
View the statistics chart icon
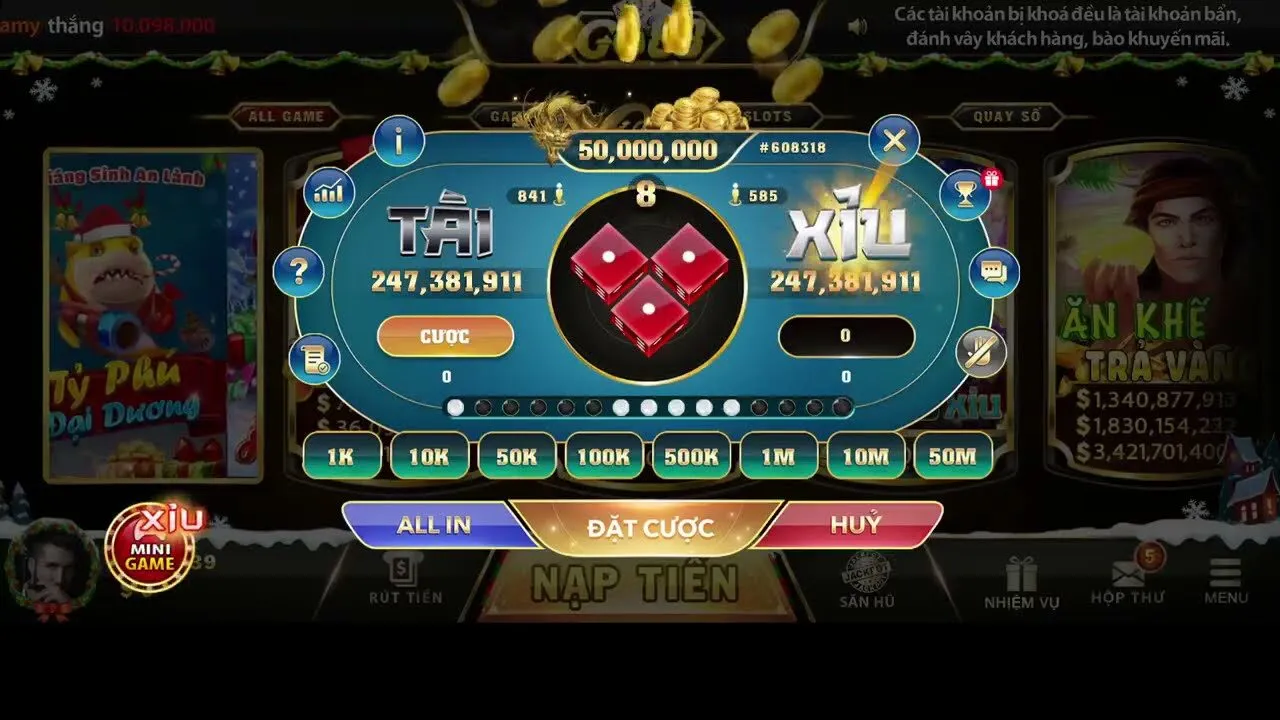coord(330,190)
